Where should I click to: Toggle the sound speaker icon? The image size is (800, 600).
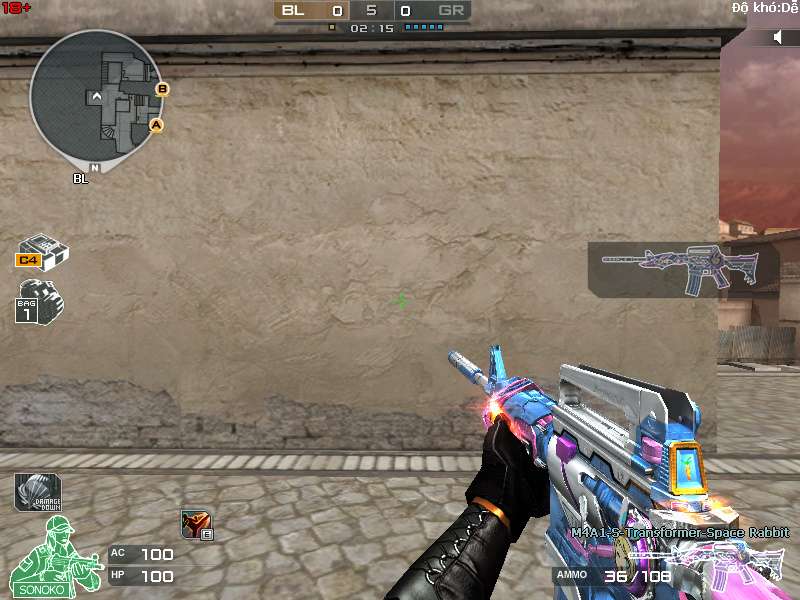coord(779,37)
